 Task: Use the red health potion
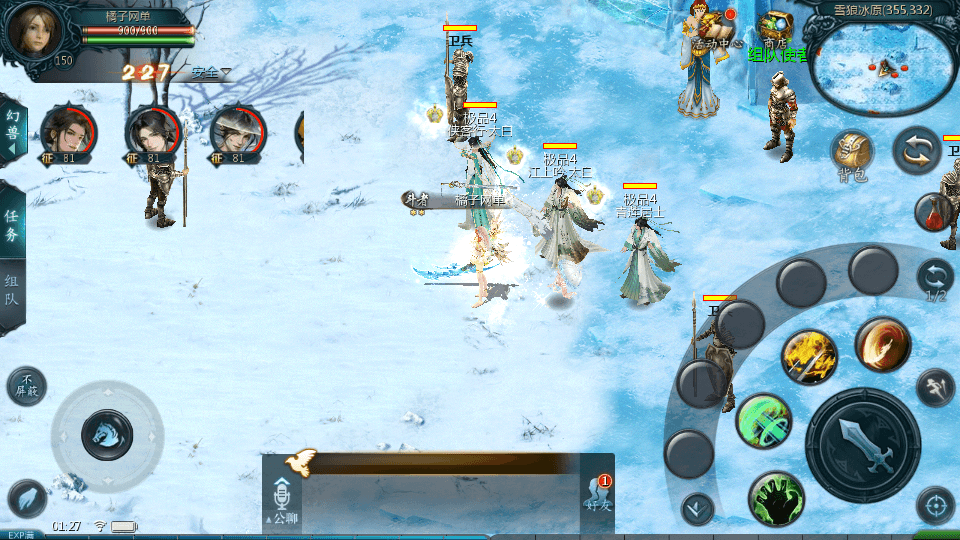click(x=933, y=212)
